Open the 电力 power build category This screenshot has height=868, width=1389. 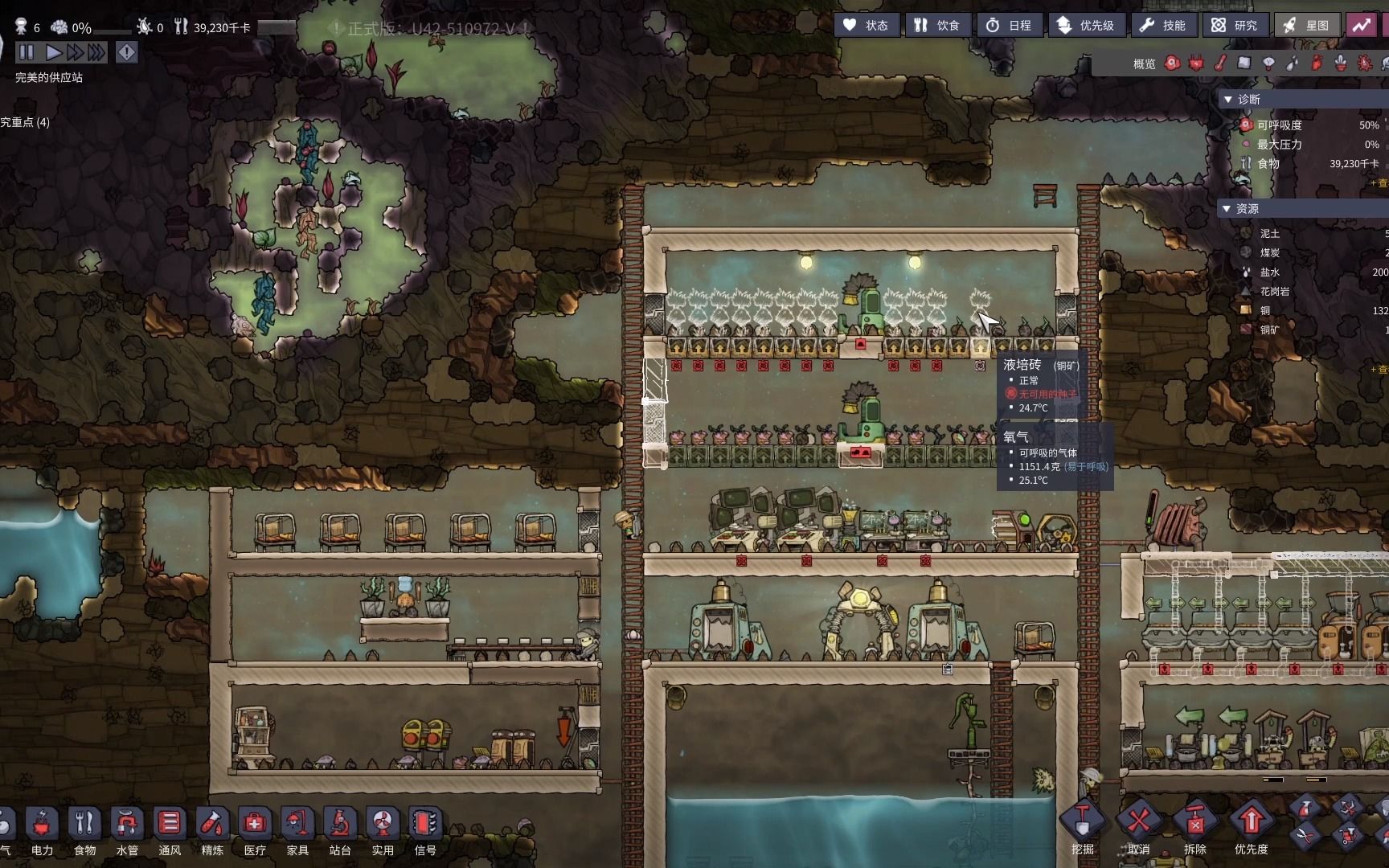[42, 832]
